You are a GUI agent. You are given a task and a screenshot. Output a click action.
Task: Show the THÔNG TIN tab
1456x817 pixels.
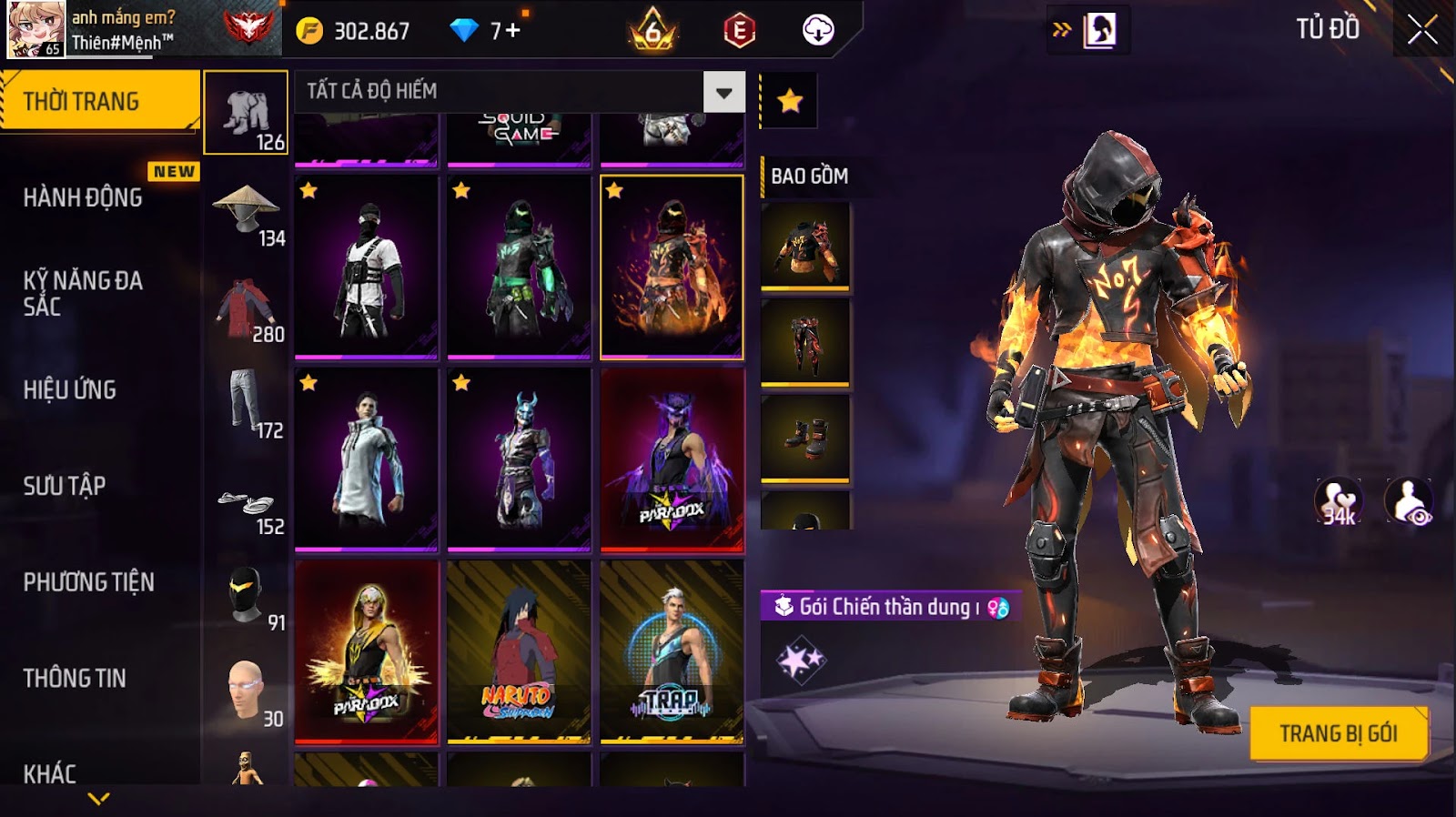point(75,678)
